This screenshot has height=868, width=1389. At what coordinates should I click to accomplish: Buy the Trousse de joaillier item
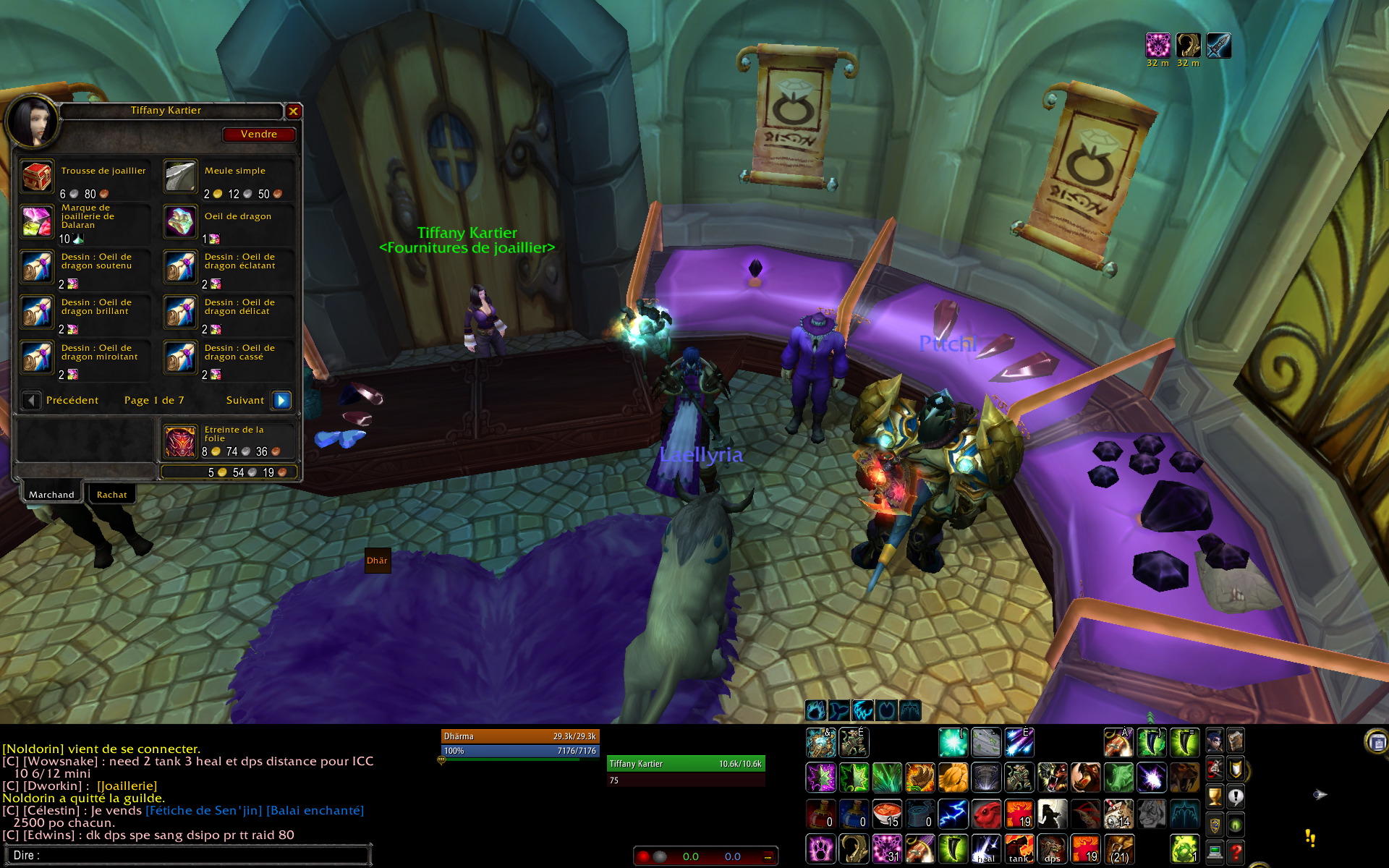[37, 176]
